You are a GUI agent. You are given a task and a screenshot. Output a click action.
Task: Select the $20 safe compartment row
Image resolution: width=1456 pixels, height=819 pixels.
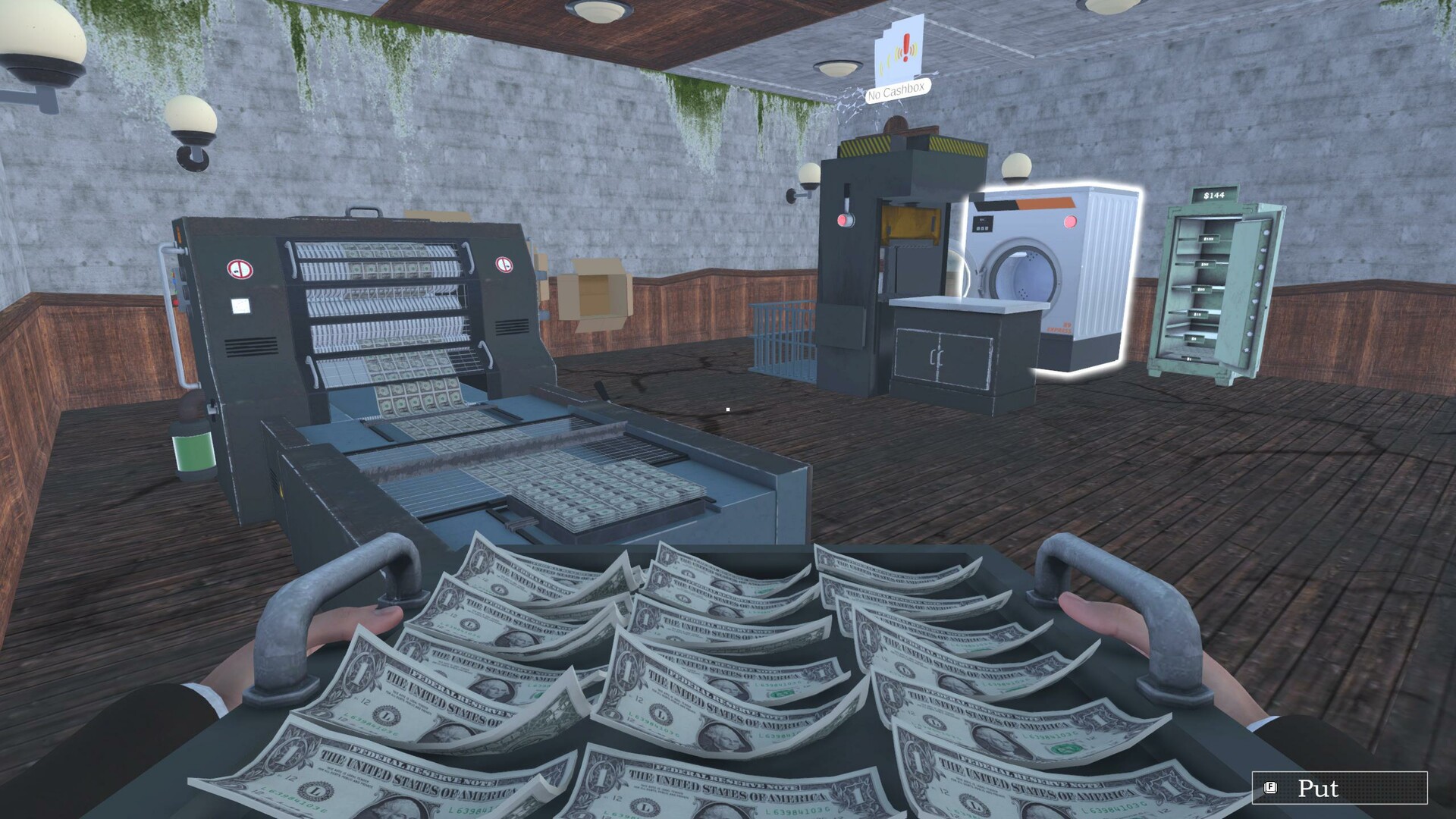[x=1201, y=288]
